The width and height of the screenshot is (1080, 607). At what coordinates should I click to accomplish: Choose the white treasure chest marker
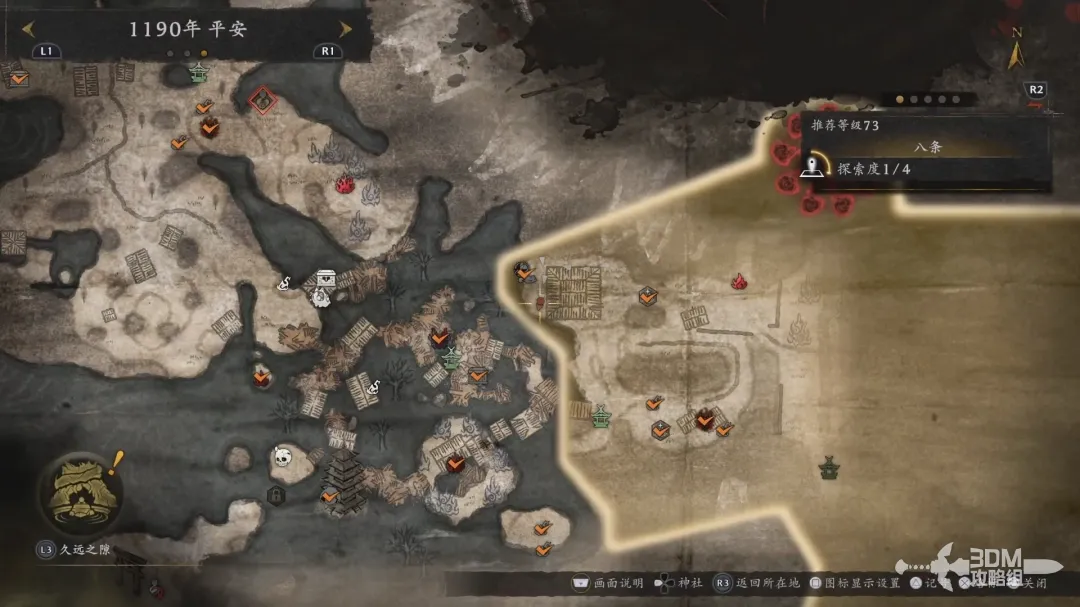click(x=326, y=279)
